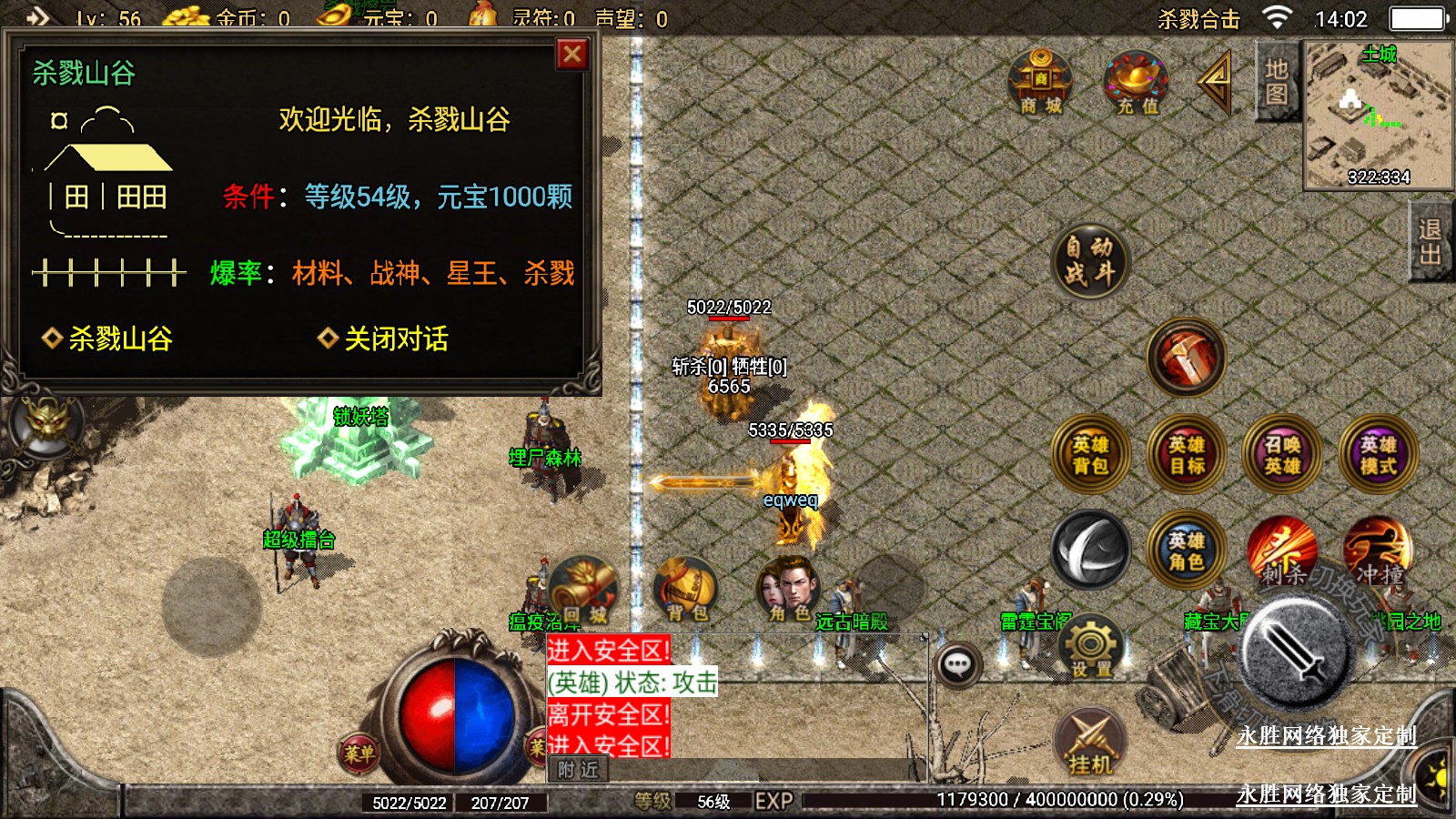1456x819 pixels.
Task: Toggle 自动战斗 auto battle
Action: tap(1089, 260)
